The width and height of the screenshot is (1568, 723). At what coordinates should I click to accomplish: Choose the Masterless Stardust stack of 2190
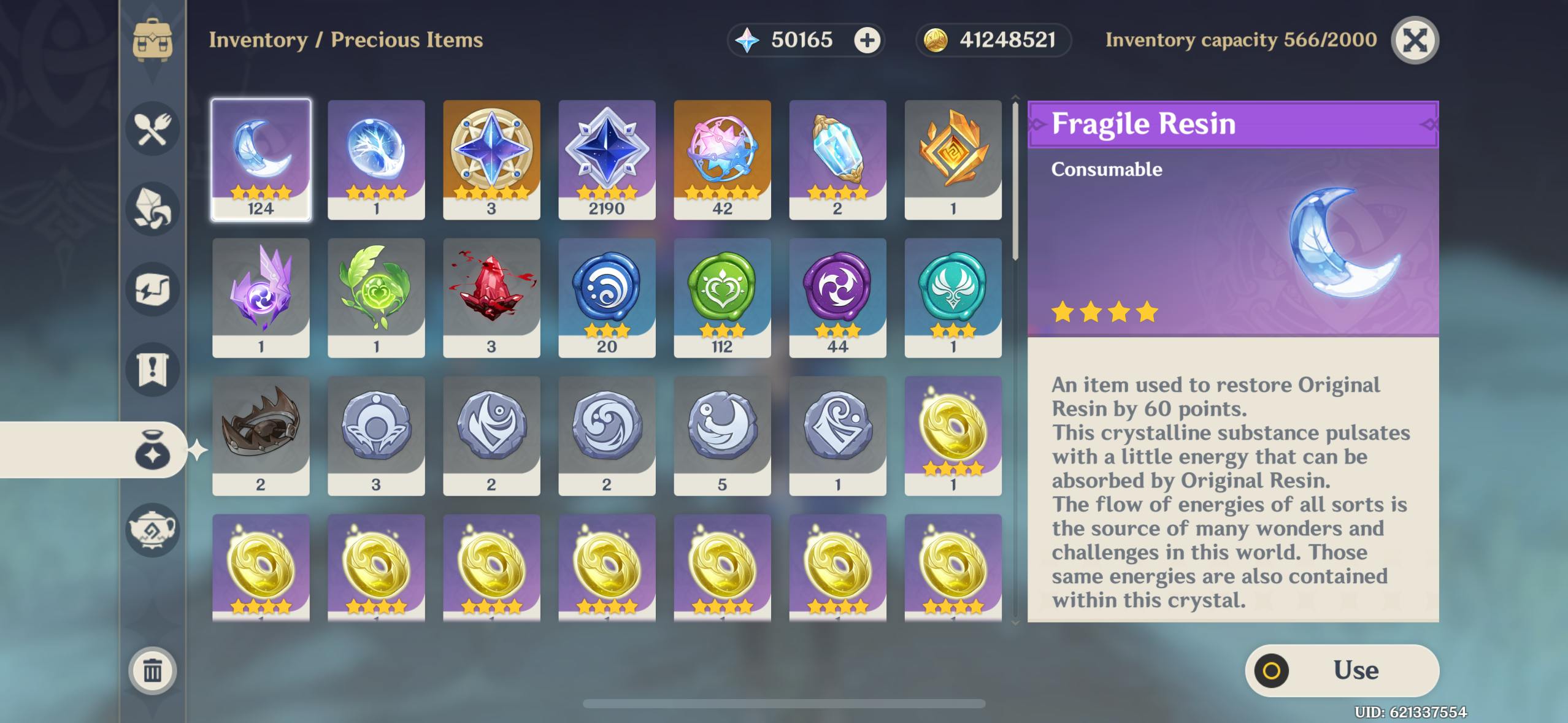[607, 159]
